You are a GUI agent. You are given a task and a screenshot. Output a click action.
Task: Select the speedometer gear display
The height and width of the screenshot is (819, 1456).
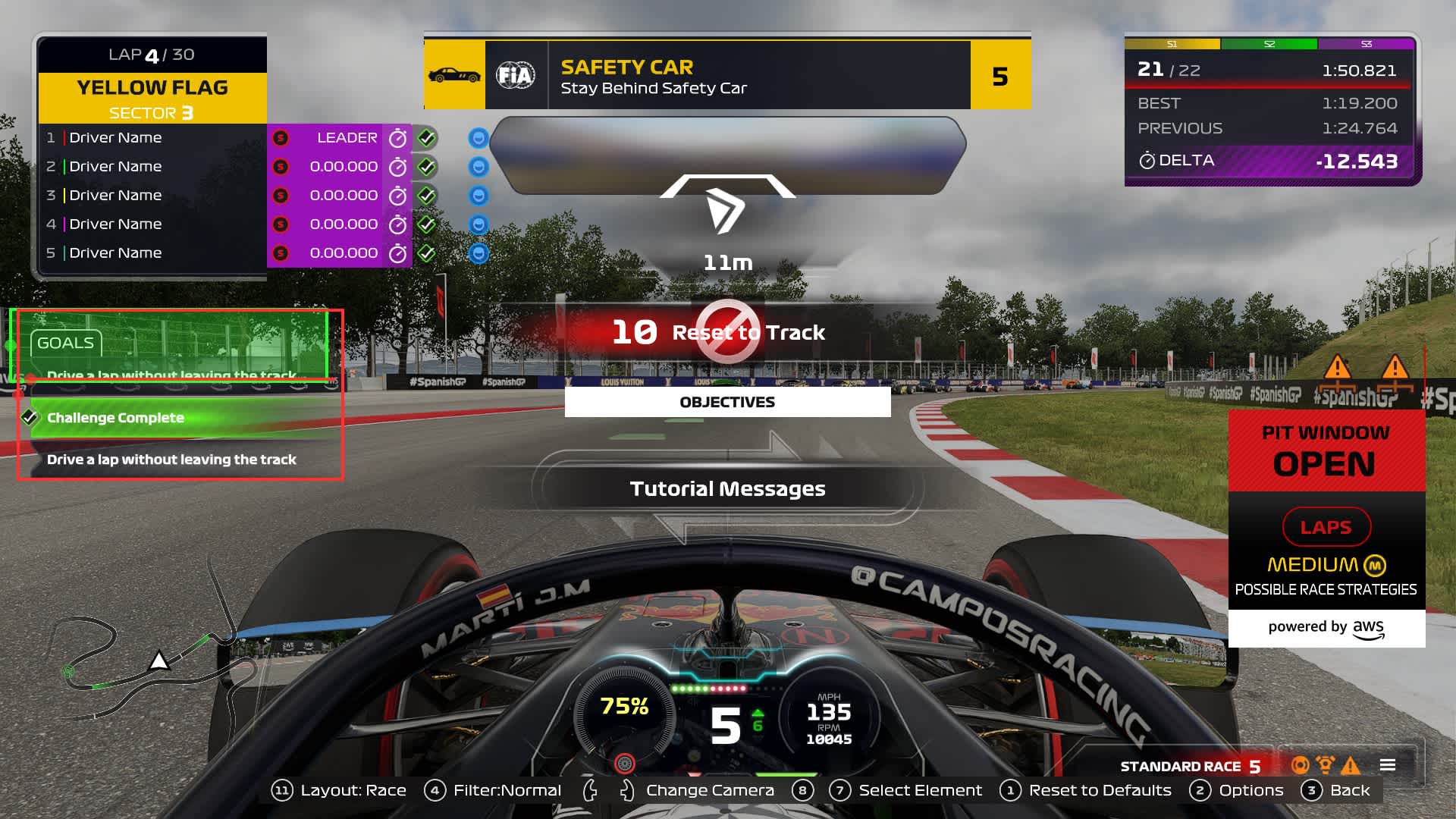(x=725, y=717)
